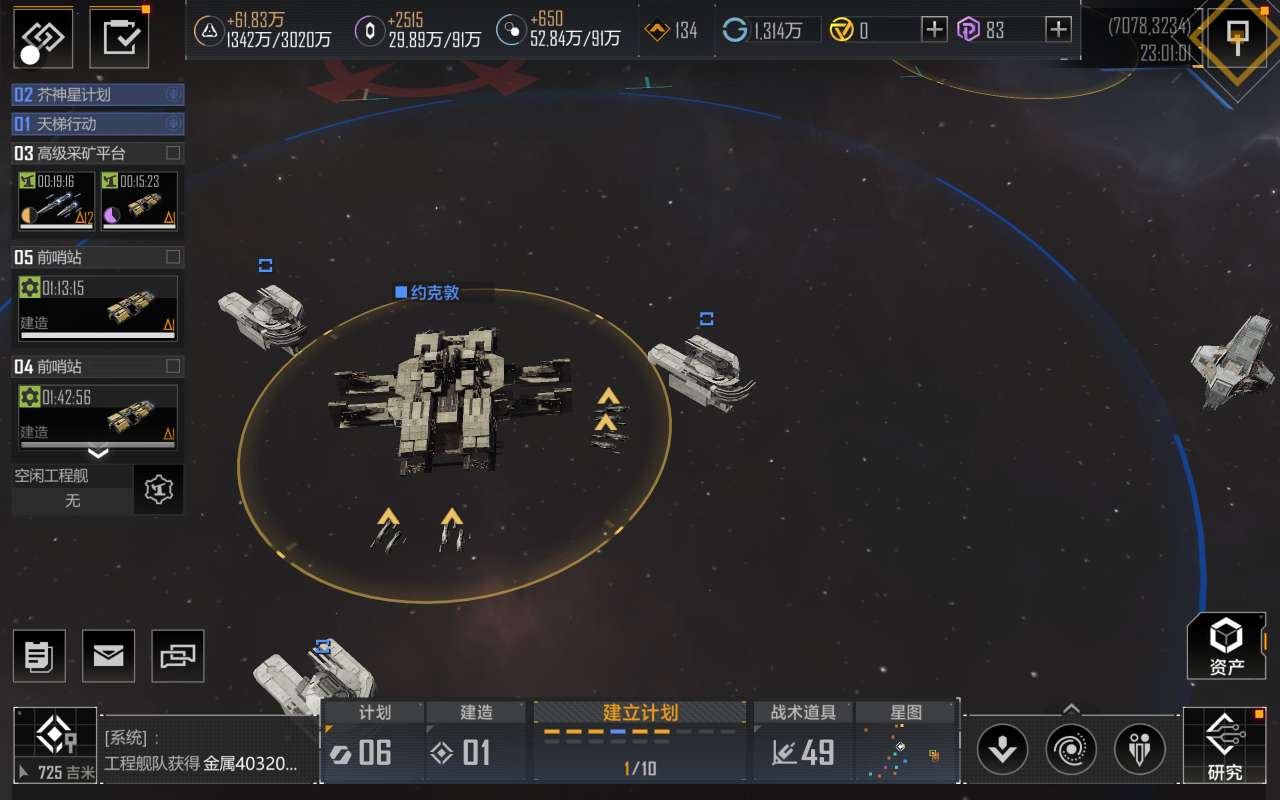Click the three-person fleet icon button
The height and width of the screenshot is (800, 1280).
[x=1139, y=749]
